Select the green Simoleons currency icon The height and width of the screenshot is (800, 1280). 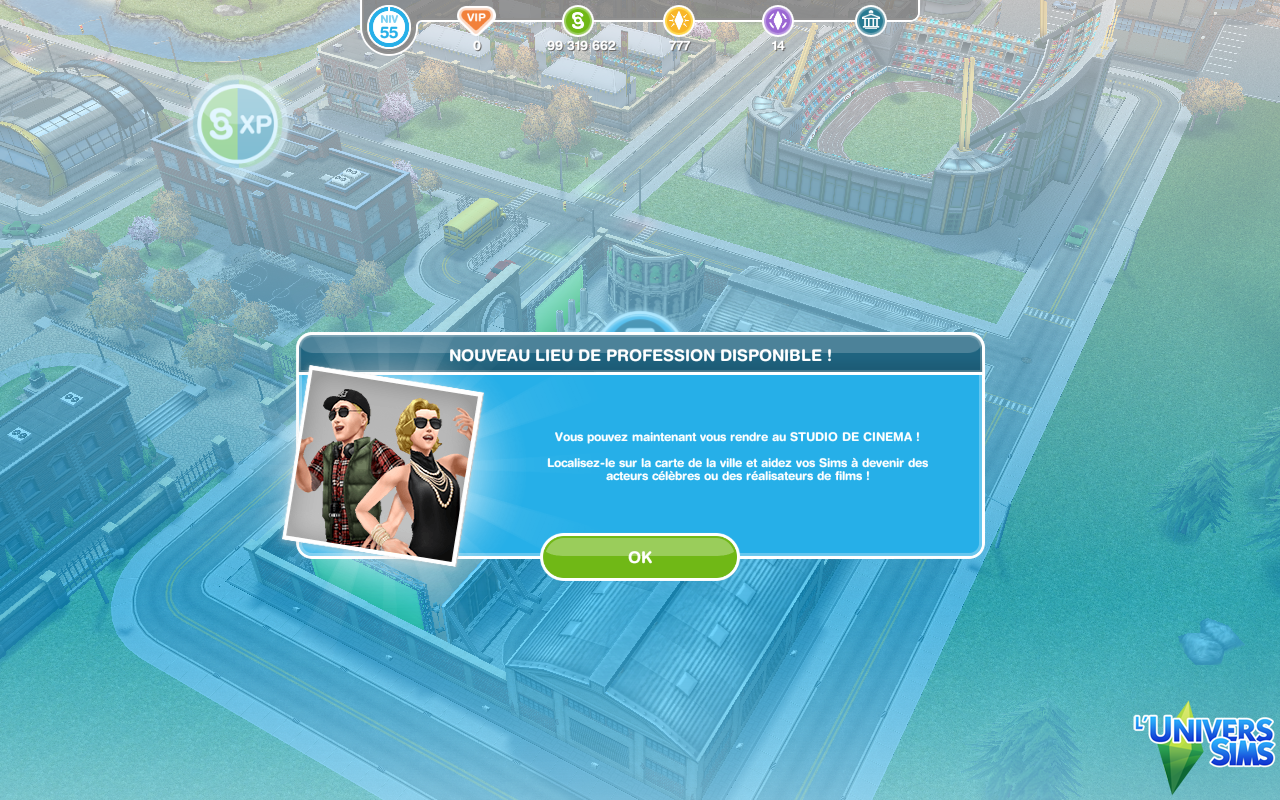(577, 21)
